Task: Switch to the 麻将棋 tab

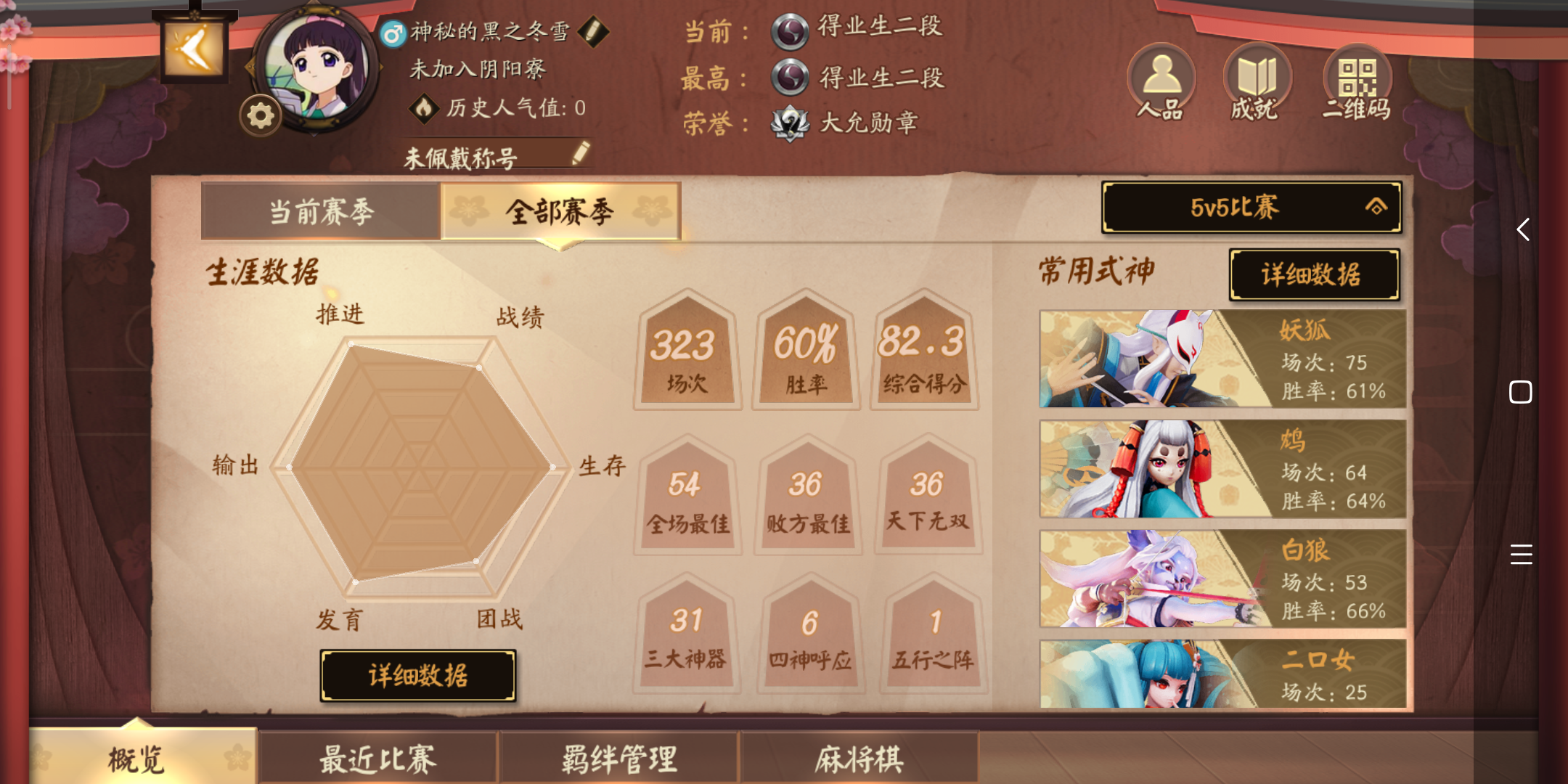Action: coord(861,758)
